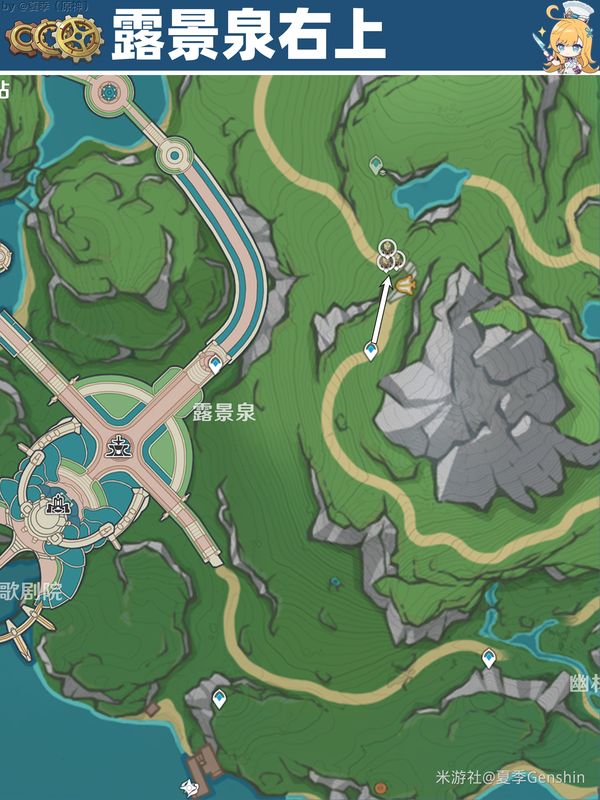Select the teleport waypoint above the coastal dock
This screenshot has width=600, height=800.
(219, 699)
